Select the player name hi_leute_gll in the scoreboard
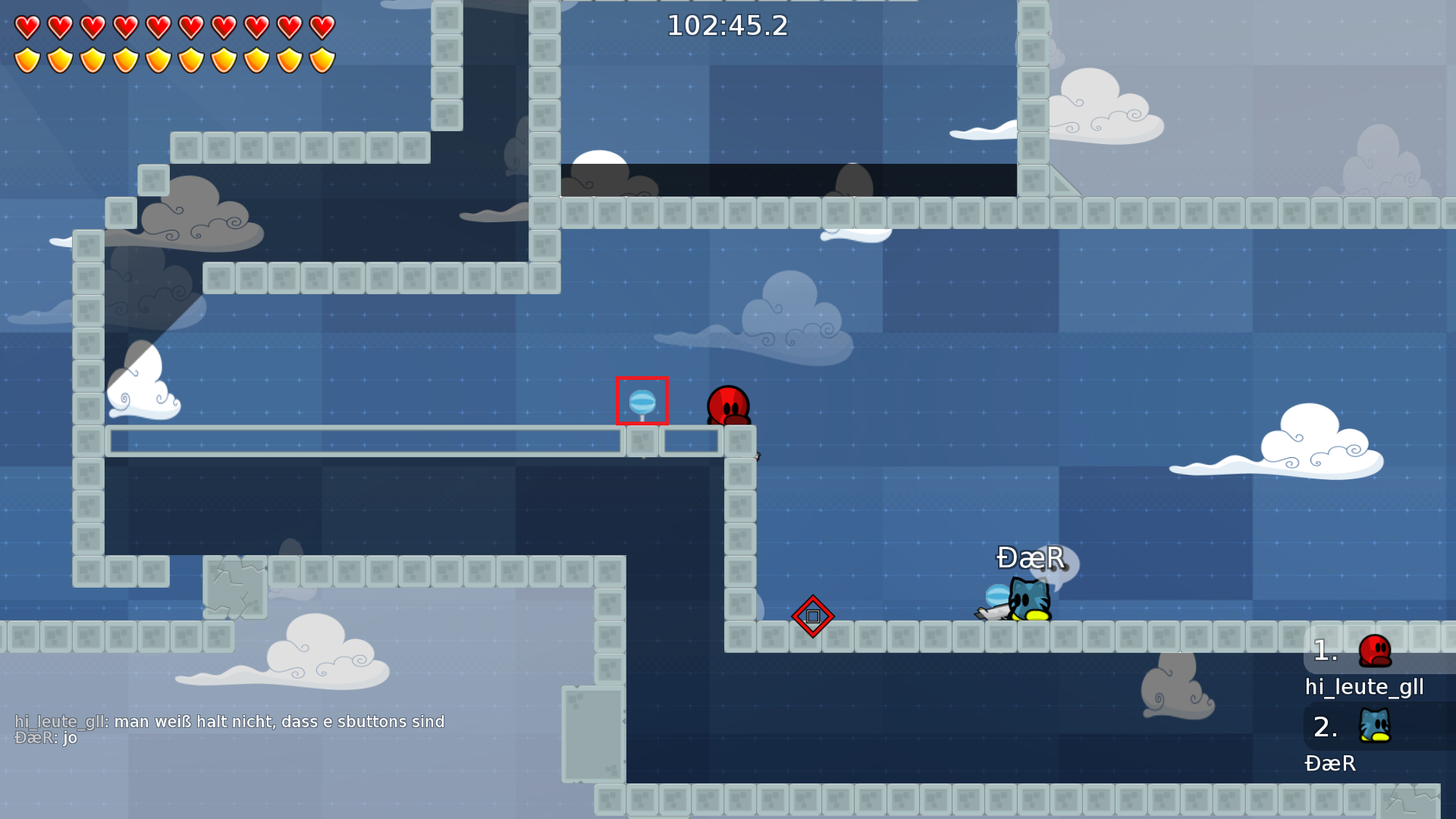The height and width of the screenshot is (819, 1456). click(1363, 686)
